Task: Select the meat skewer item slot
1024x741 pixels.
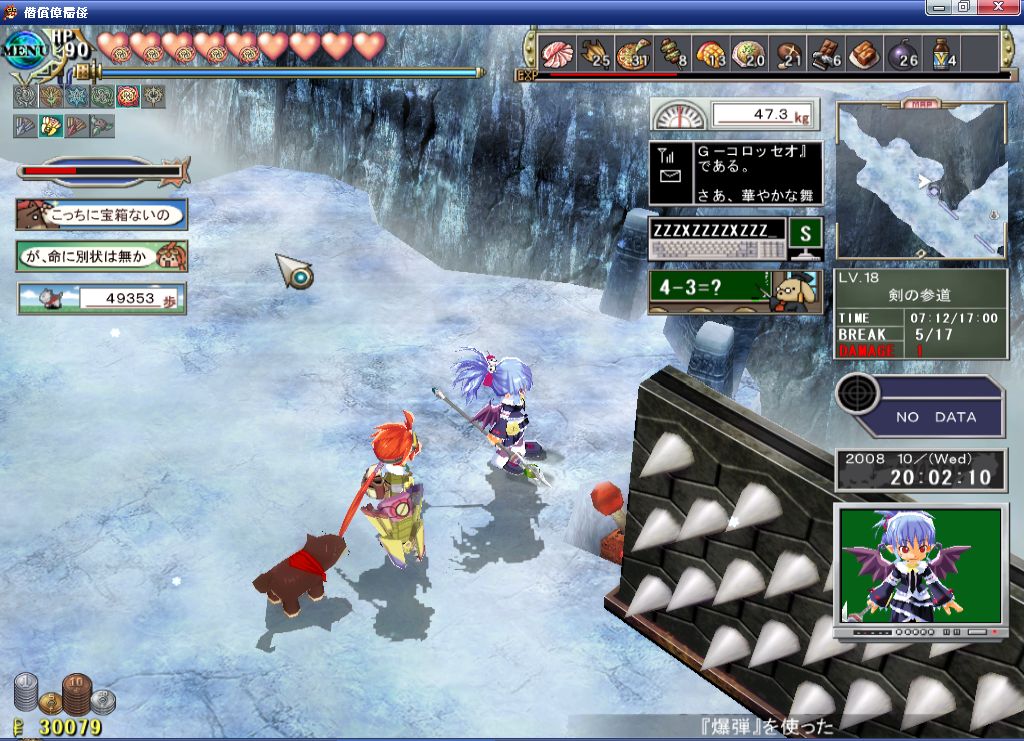Action: (x=670, y=52)
